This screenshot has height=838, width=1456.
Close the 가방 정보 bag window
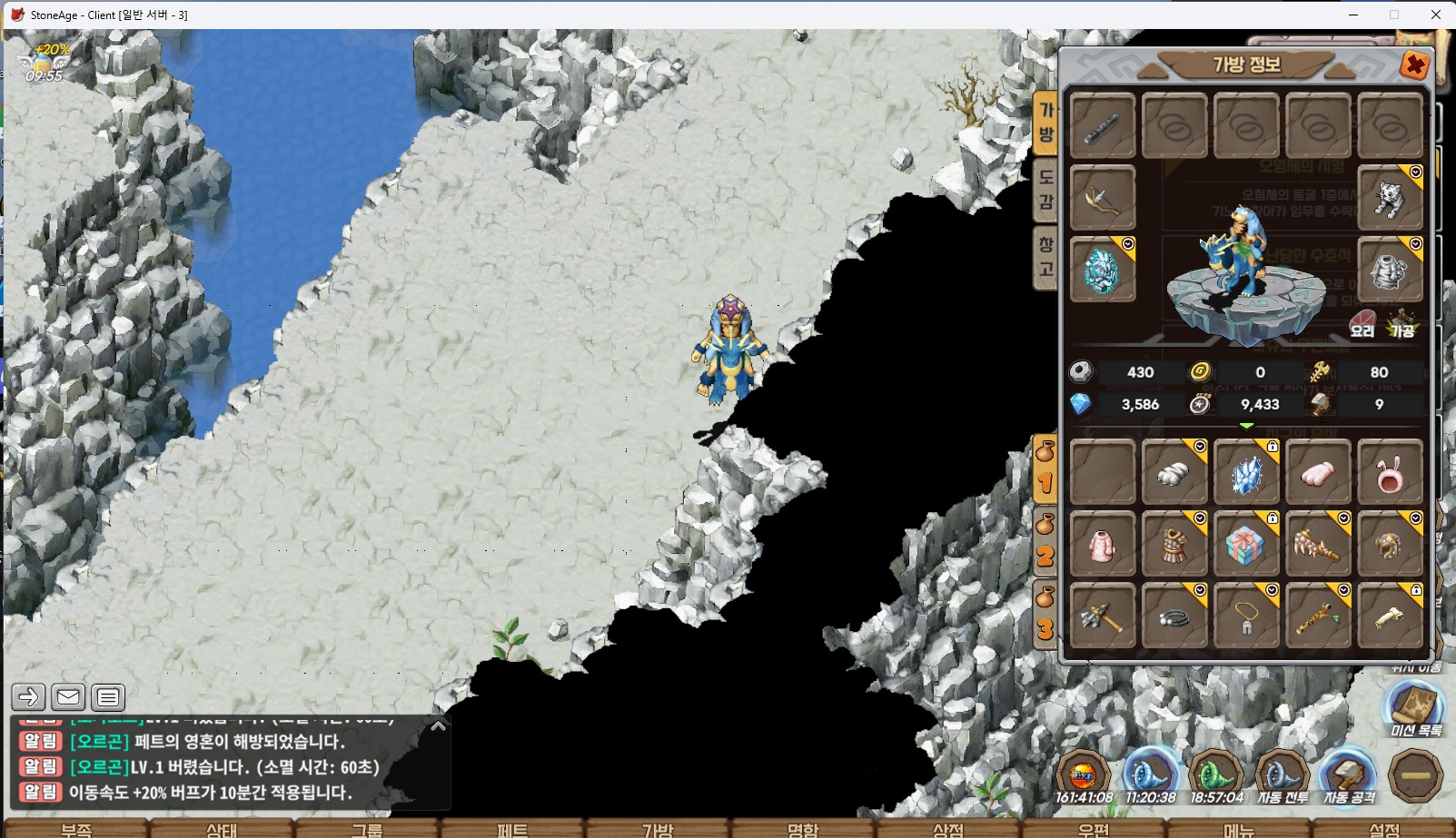click(x=1414, y=65)
